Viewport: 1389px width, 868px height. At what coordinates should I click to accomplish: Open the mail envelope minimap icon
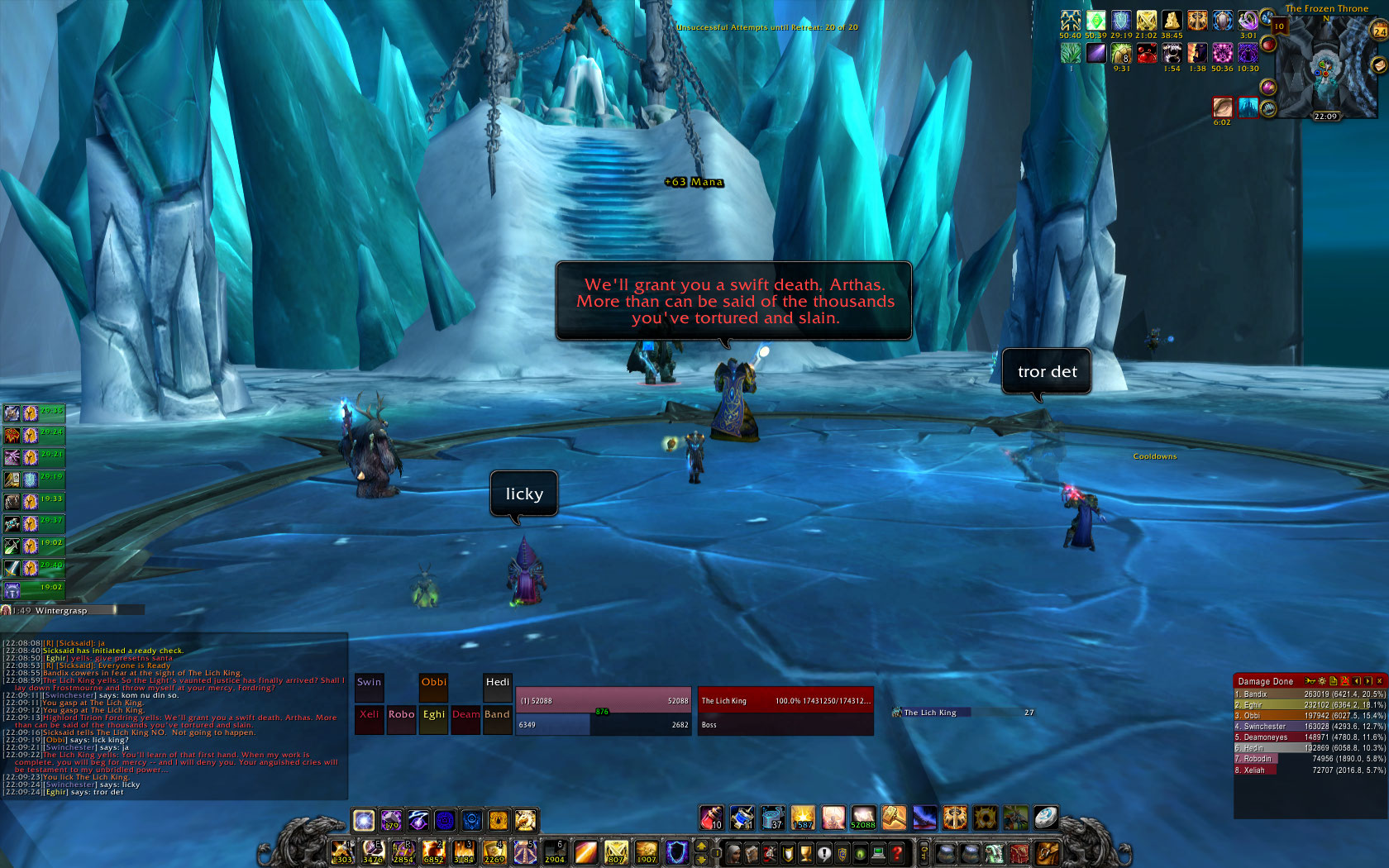(1378, 64)
